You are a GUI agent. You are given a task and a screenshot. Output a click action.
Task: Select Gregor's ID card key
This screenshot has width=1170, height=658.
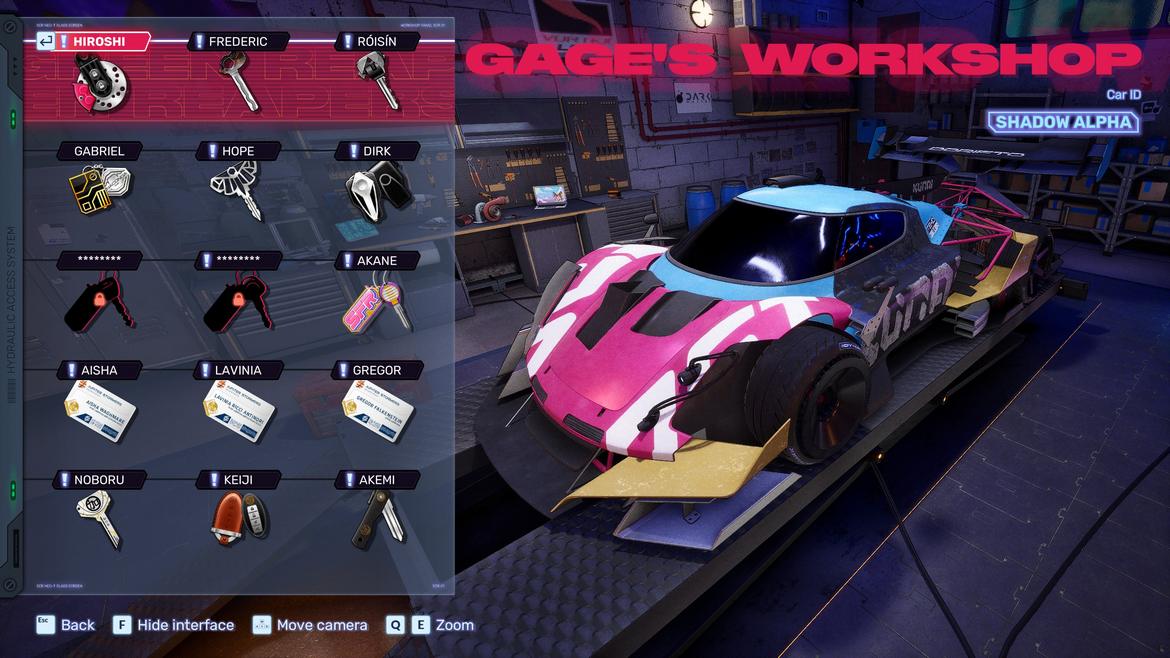[x=377, y=408]
